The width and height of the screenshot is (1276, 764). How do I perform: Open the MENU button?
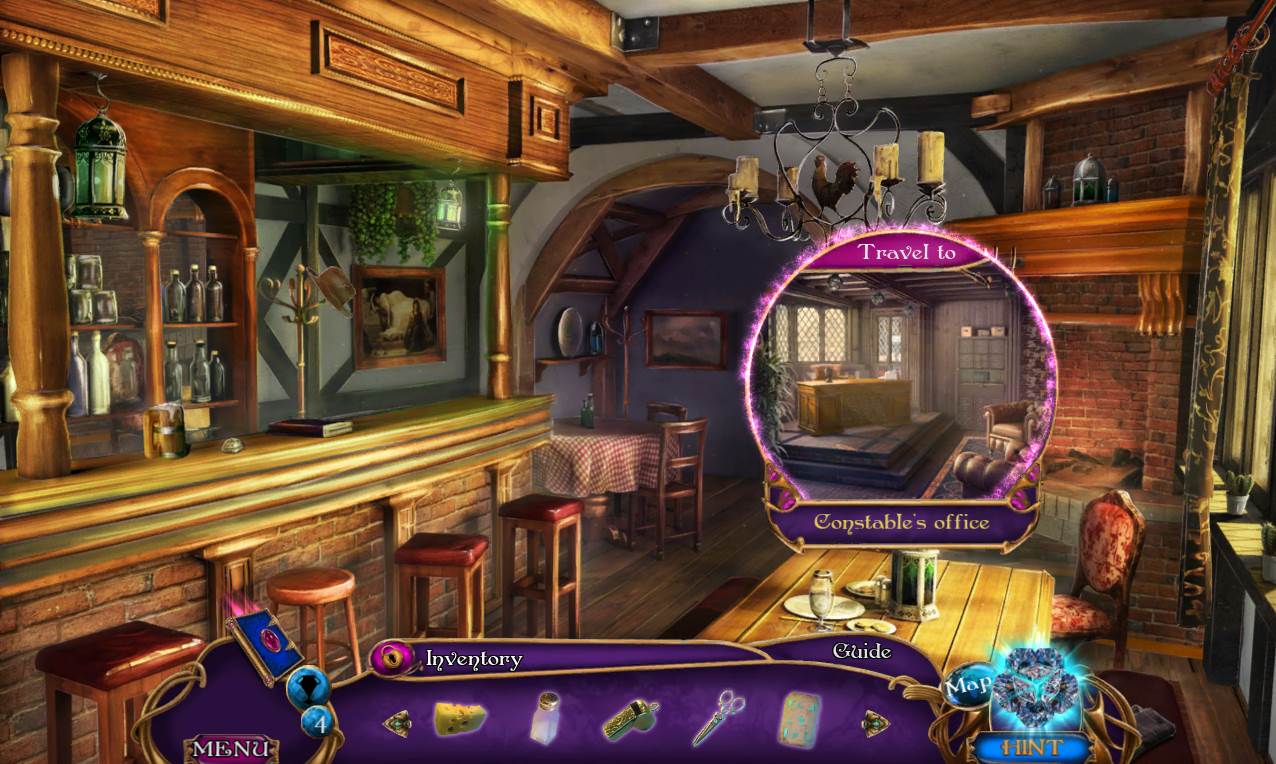[x=231, y=748]
